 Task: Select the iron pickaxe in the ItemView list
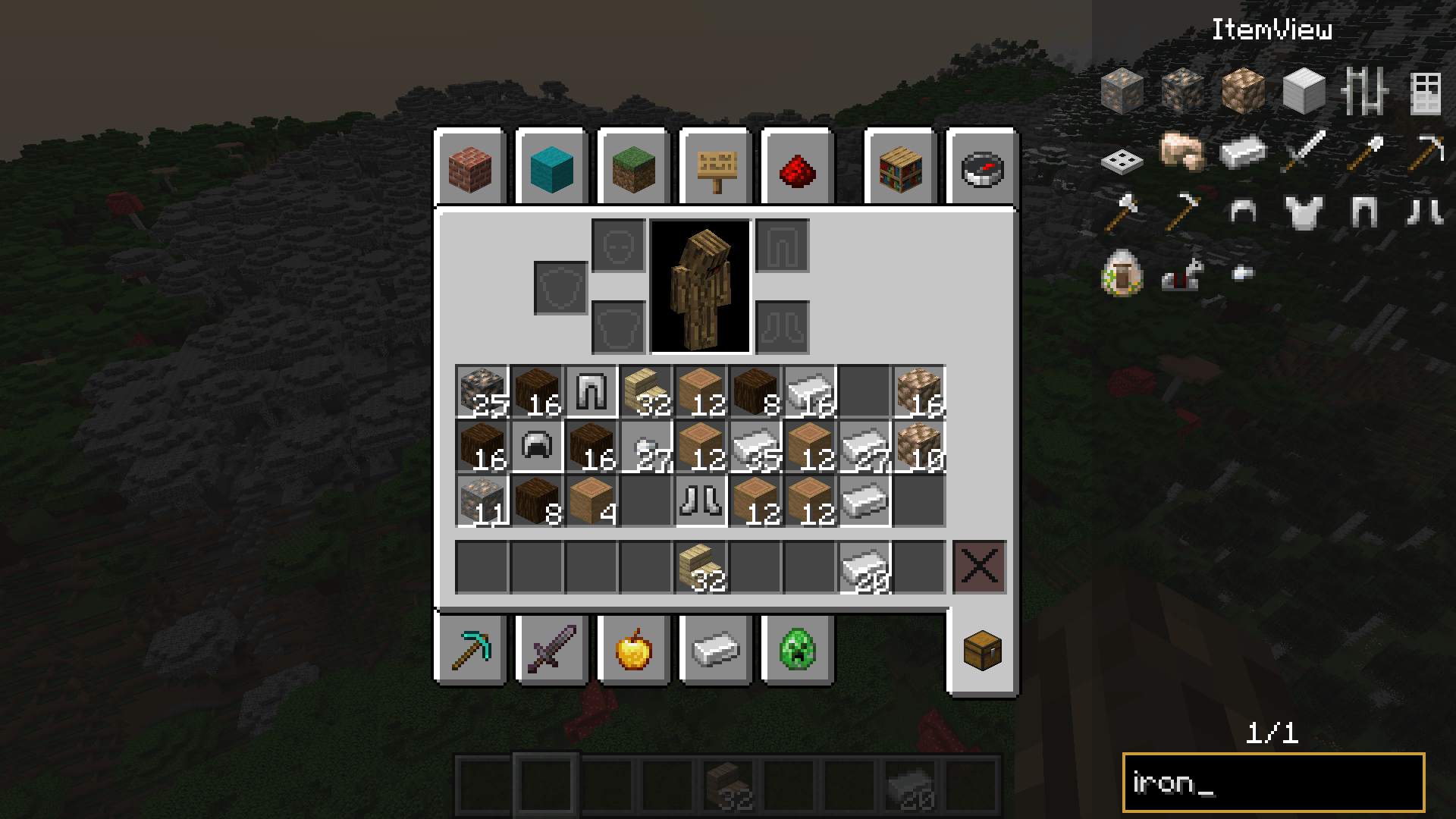point(1424,152)
